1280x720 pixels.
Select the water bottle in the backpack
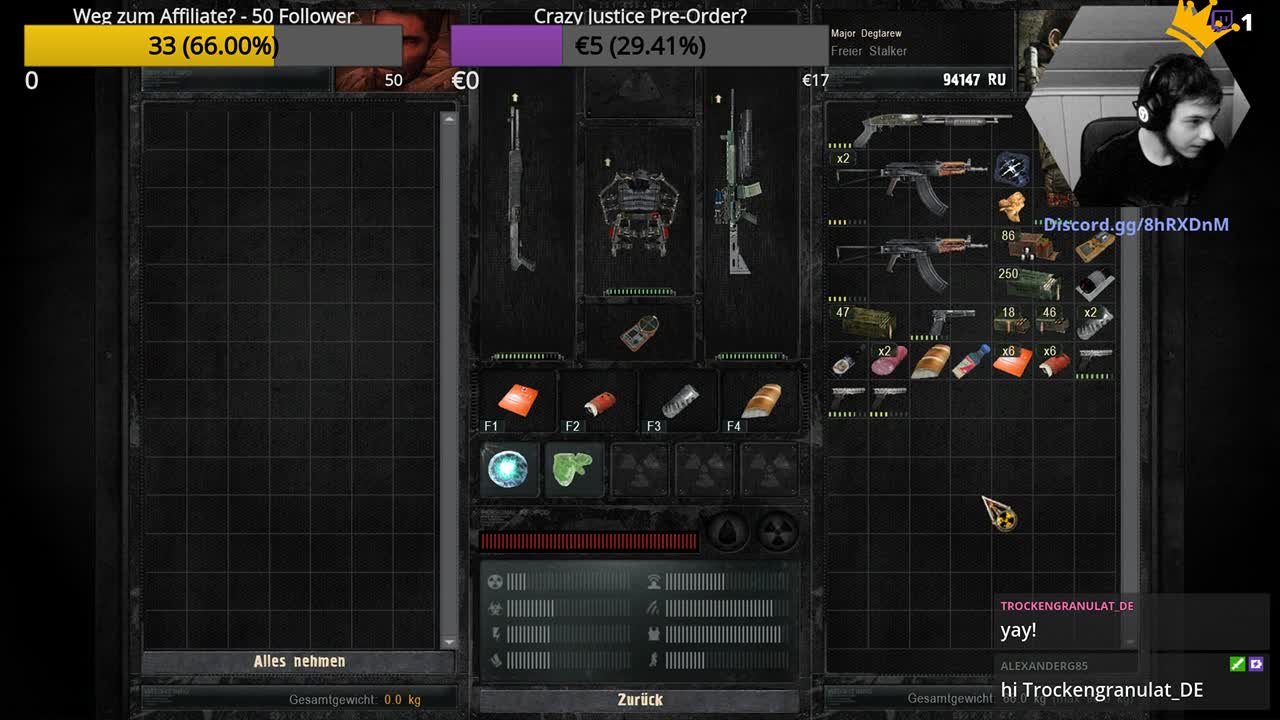click(x=969, y=361)
